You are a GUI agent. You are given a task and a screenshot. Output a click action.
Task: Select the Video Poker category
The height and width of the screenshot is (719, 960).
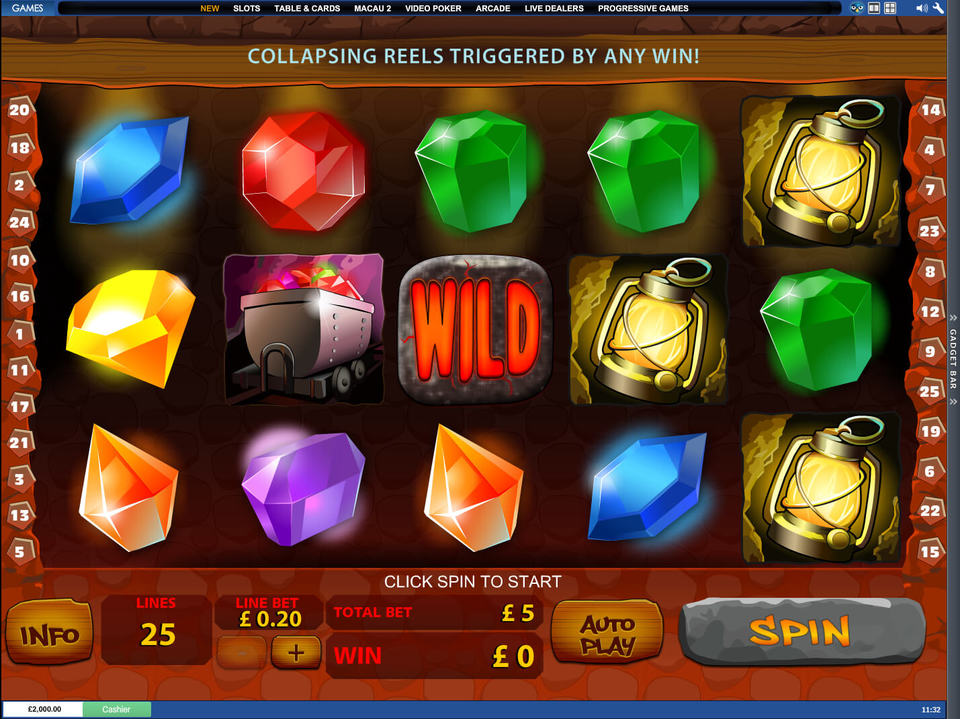434,8
